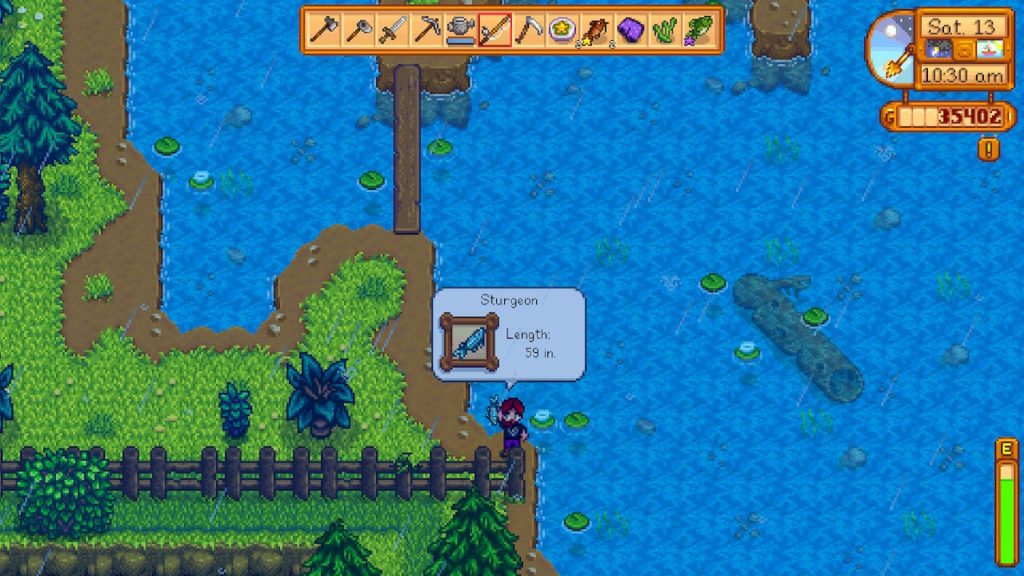Choose the green seaweed hotbar slot
This screenshot has width=1024, height=576.
(664, 30)
